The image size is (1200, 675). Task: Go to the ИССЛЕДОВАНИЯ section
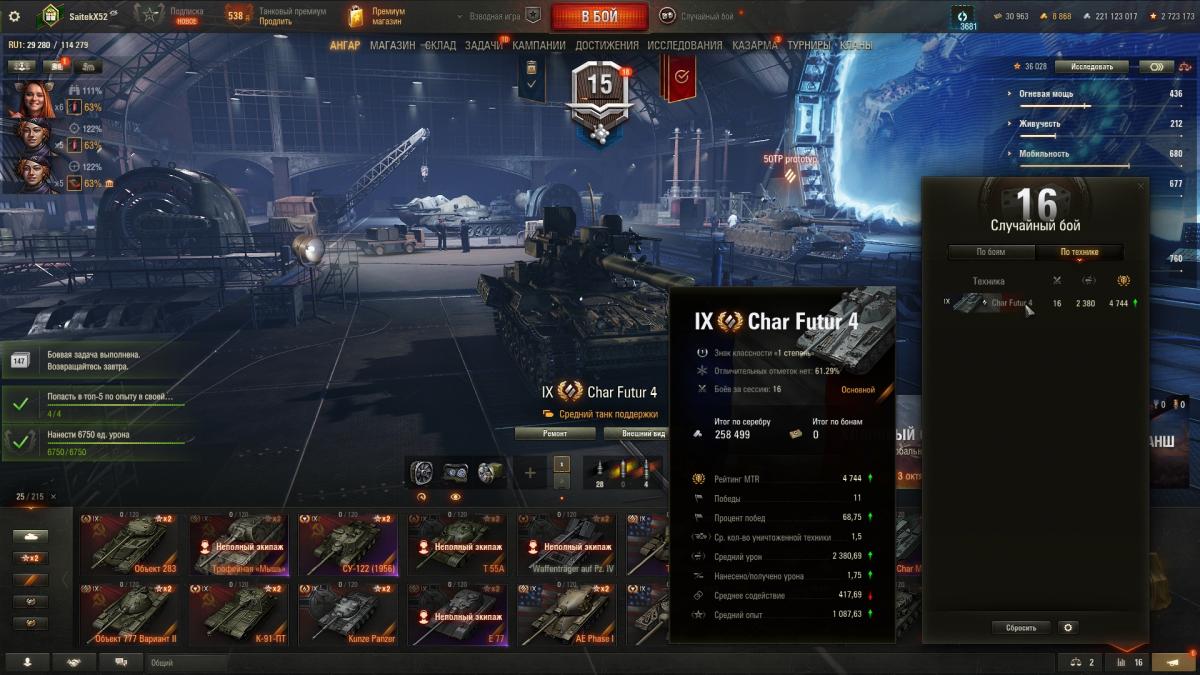click(x=684, y=45)
